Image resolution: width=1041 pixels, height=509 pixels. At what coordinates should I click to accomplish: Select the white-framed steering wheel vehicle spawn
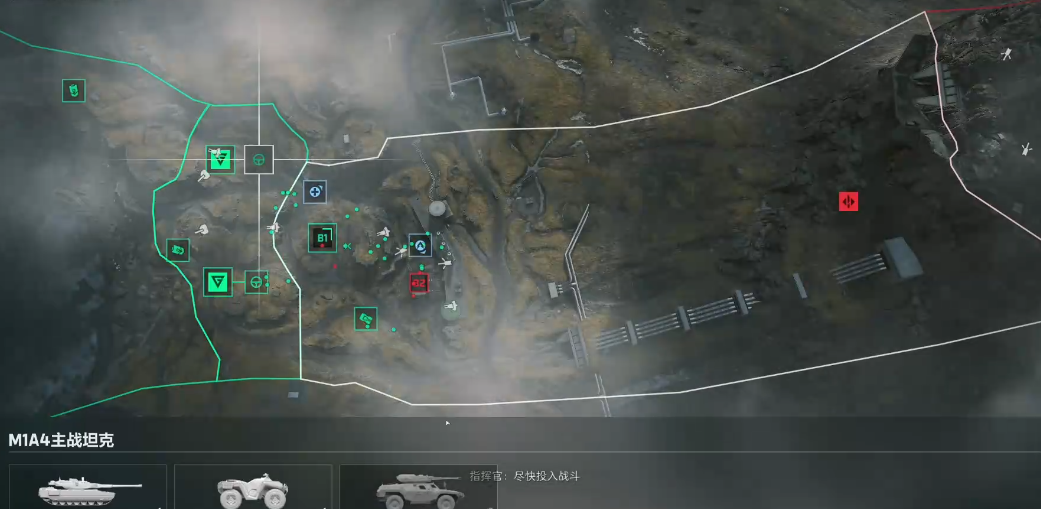259,159
